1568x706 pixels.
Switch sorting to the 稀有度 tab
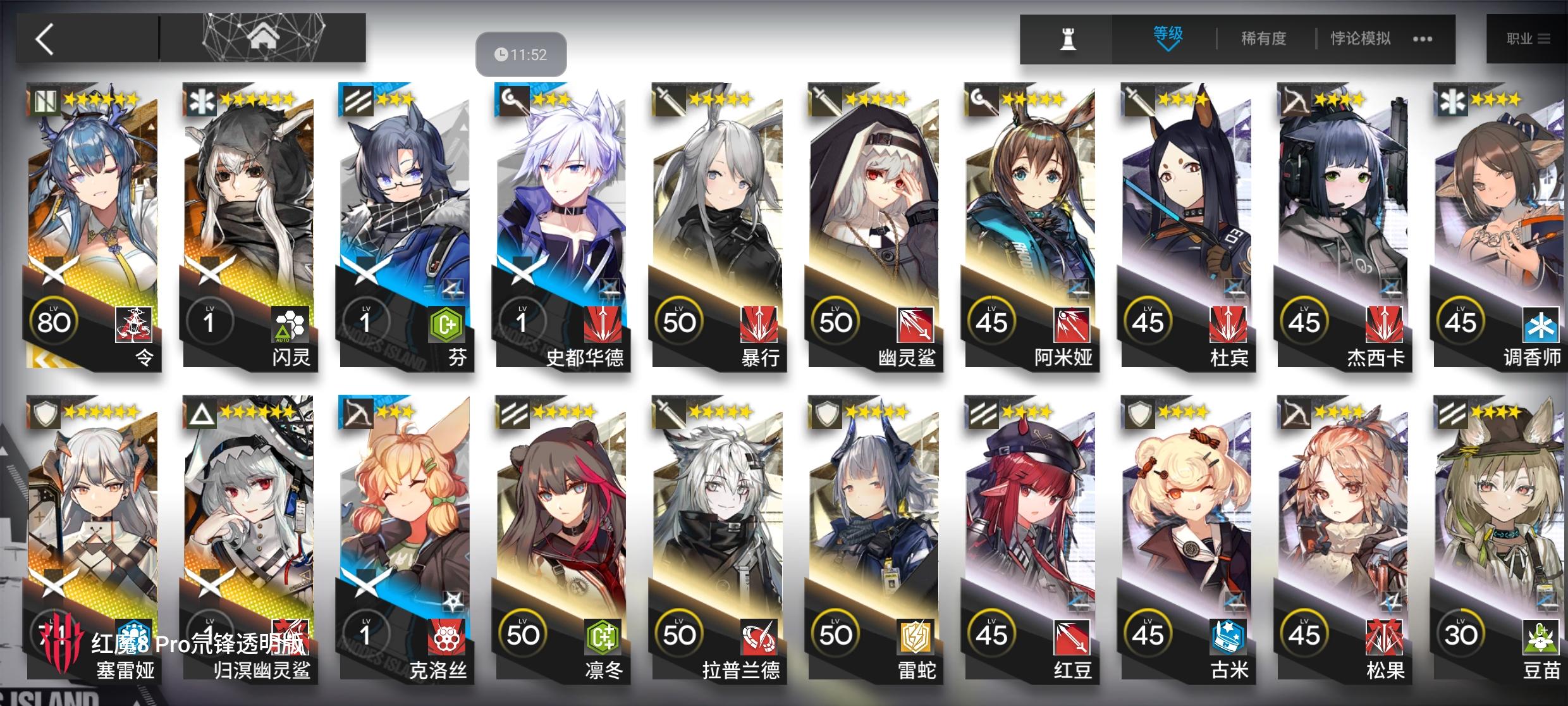tap(1263, 38)
